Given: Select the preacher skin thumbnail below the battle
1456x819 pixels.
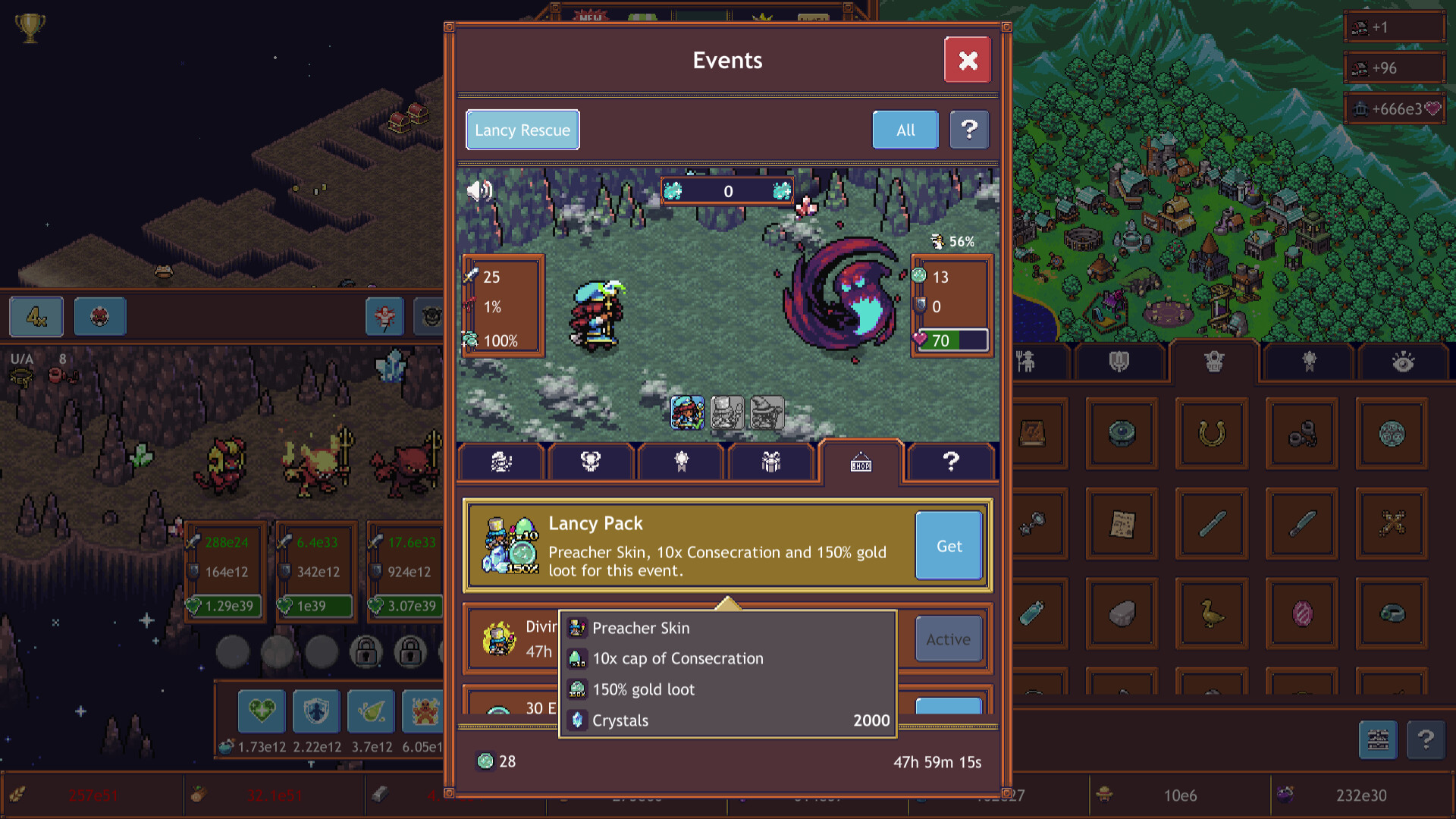Looking at the screenshot, I should pyautogui.click(x=687, y=413).
